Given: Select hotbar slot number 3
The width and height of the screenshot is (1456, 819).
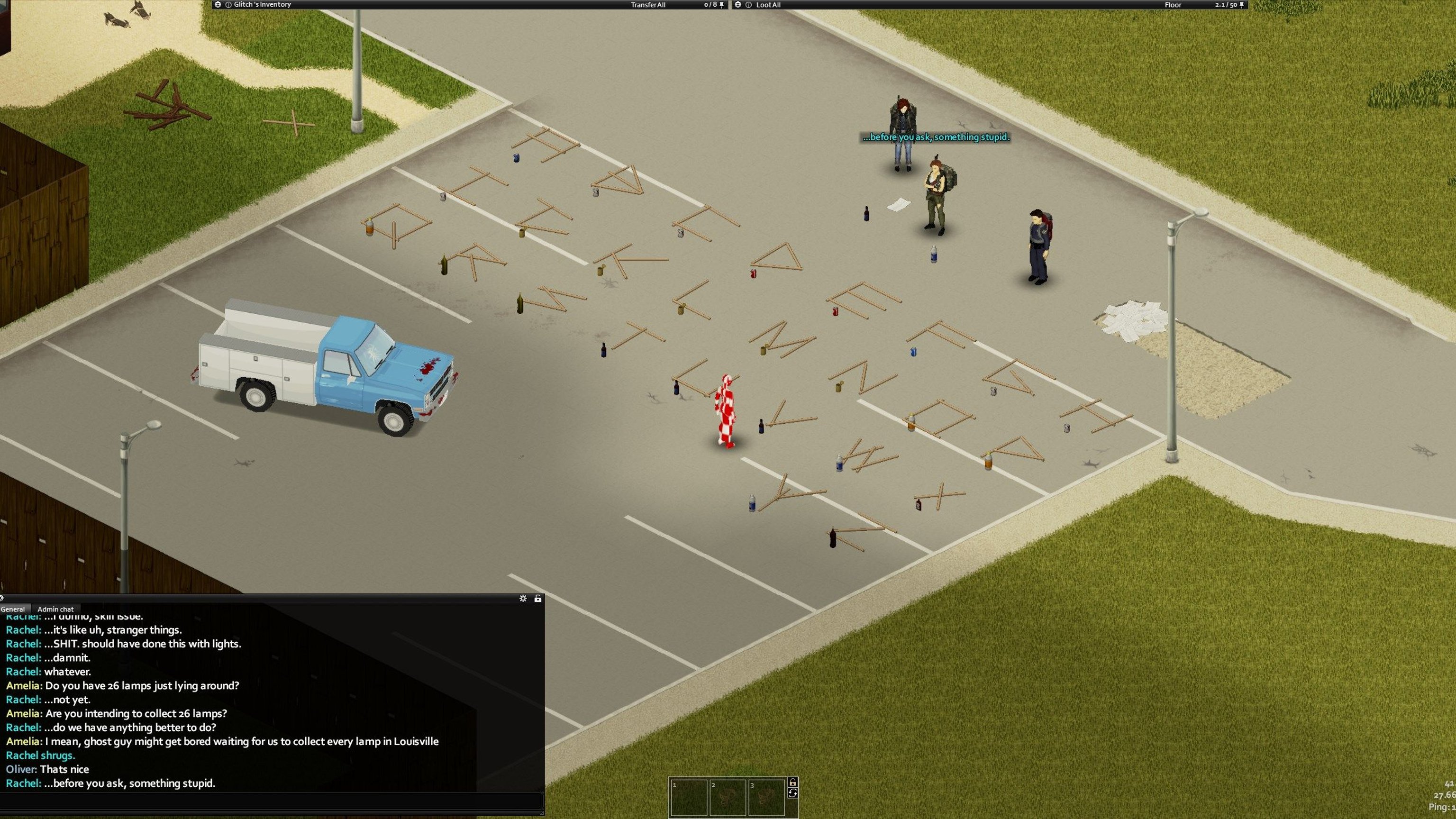Looking at the screenshot, I should 766,798.
